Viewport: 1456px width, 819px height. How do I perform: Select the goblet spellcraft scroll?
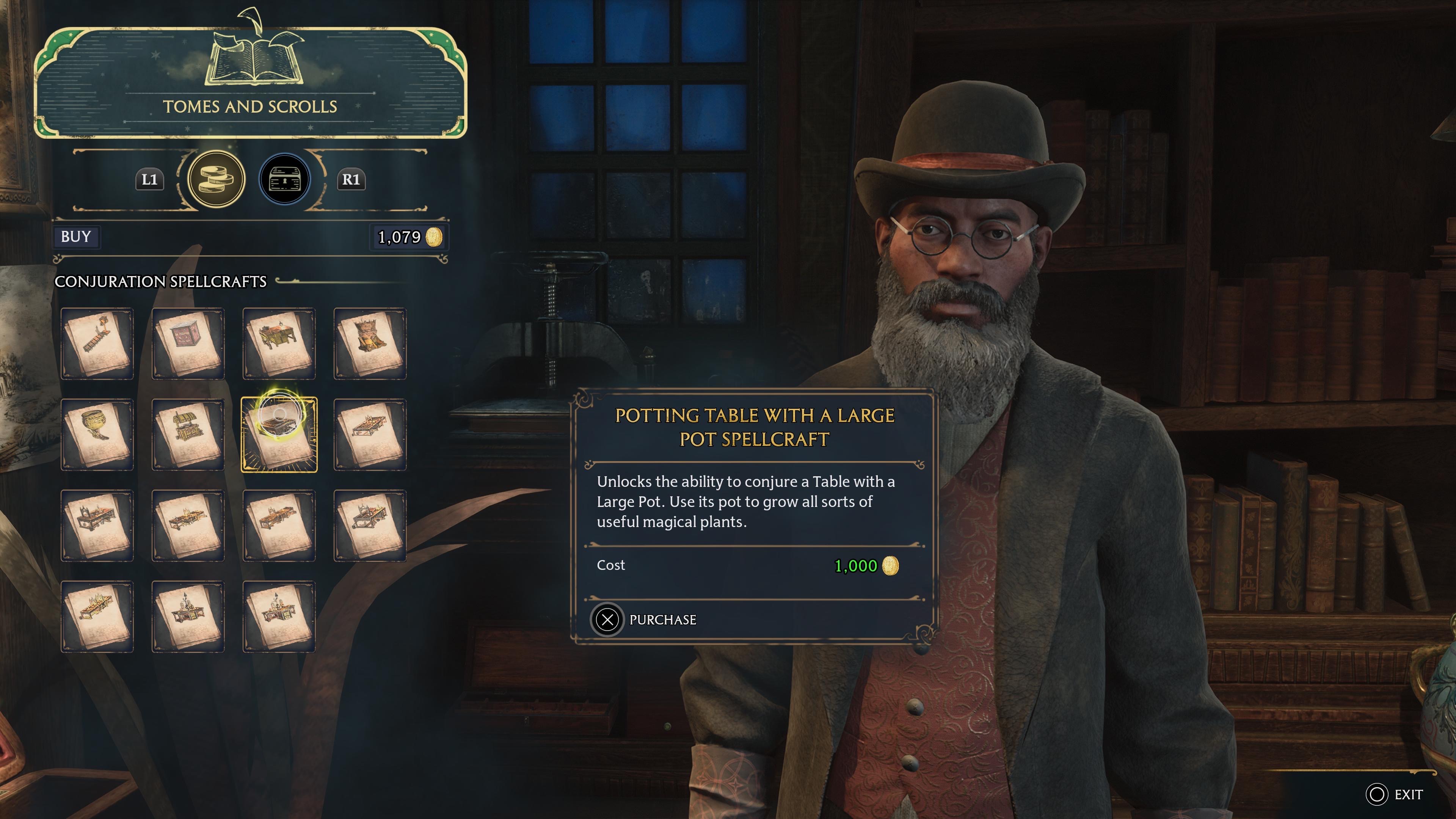97,434
